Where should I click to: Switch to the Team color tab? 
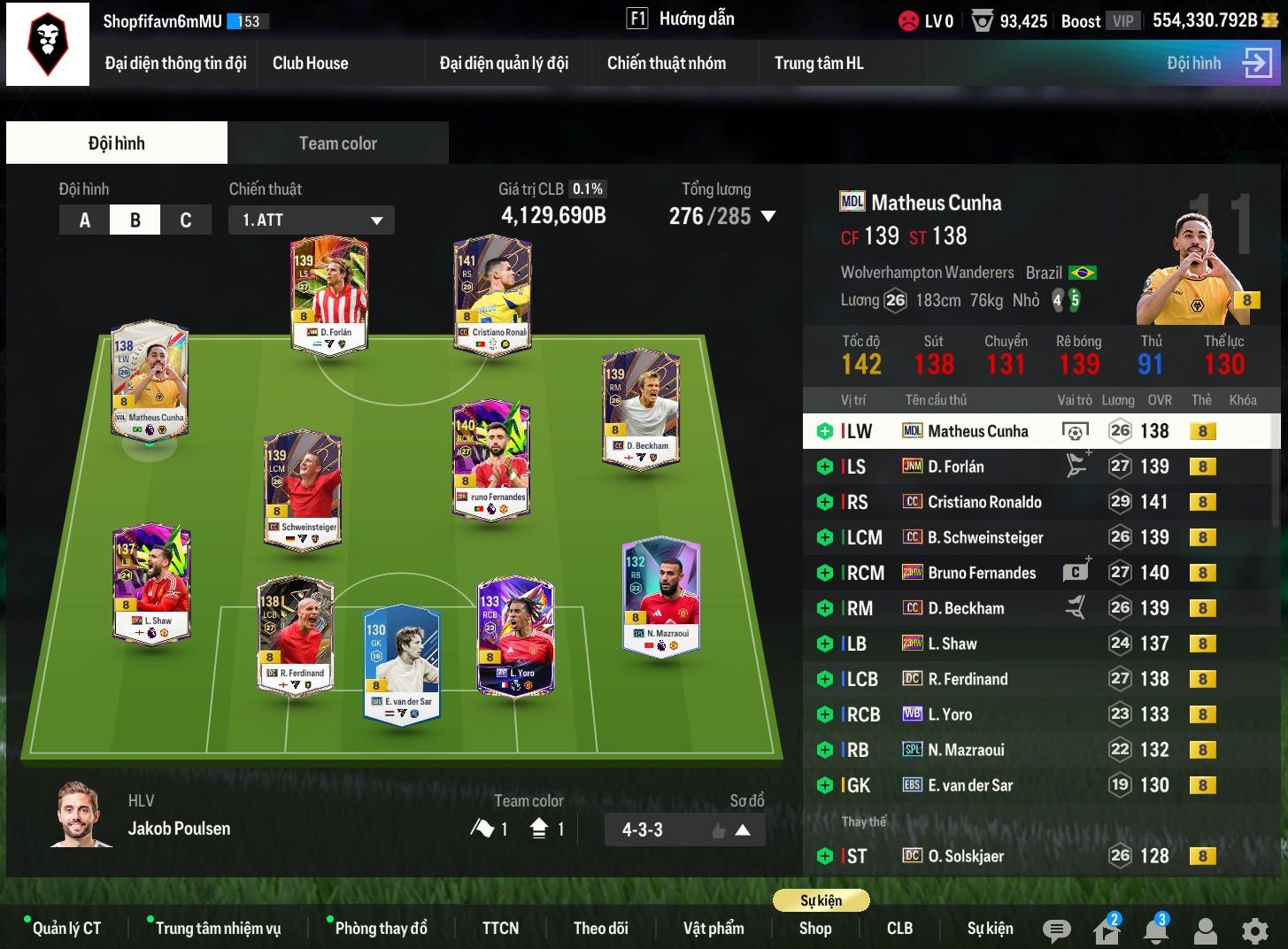(x=337, y=143)
